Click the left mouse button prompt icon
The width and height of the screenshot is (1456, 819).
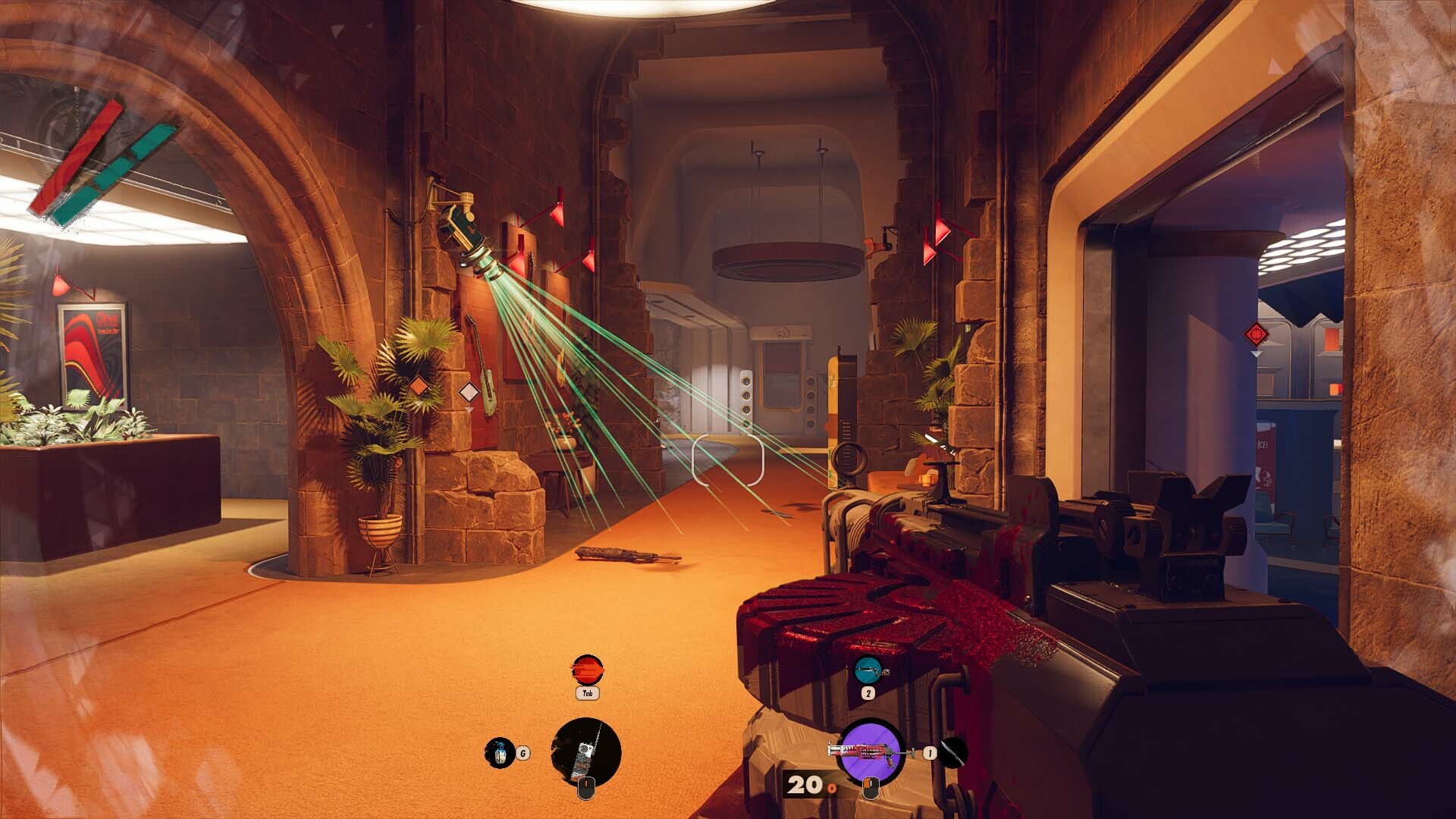pyautogui.click(x=871, y=789)
